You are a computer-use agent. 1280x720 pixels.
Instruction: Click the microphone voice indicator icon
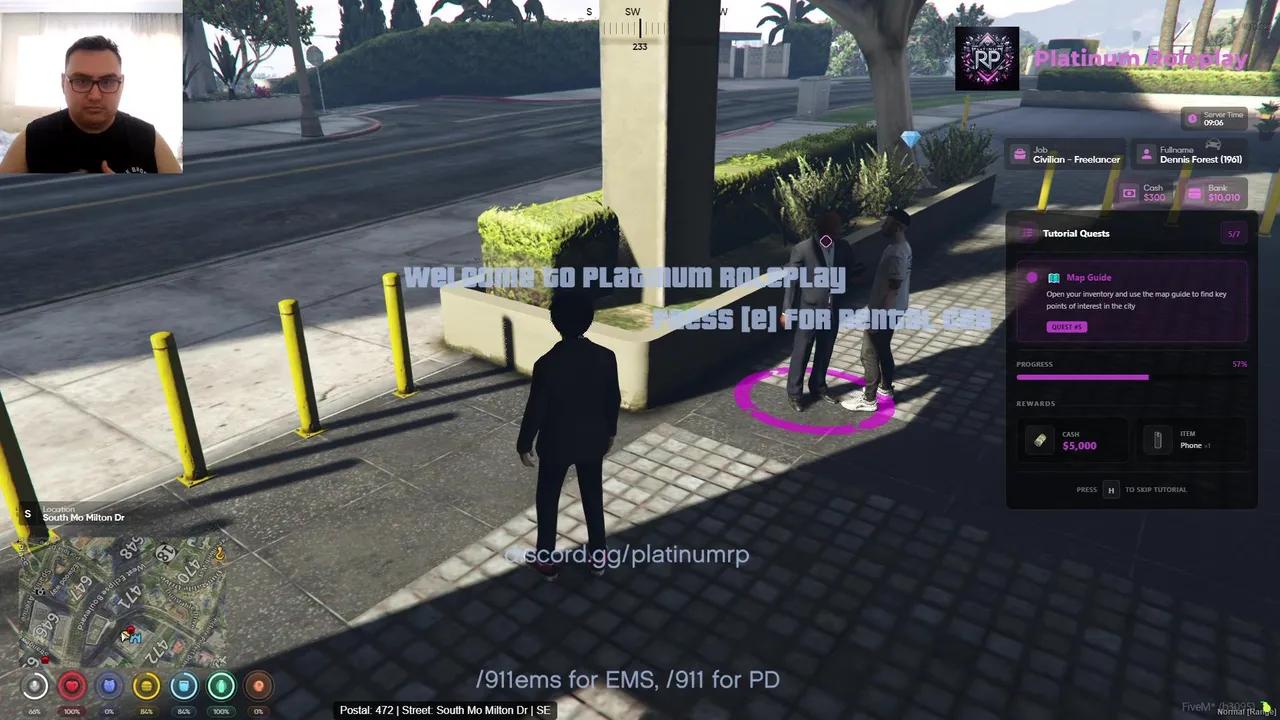[34, 685]
